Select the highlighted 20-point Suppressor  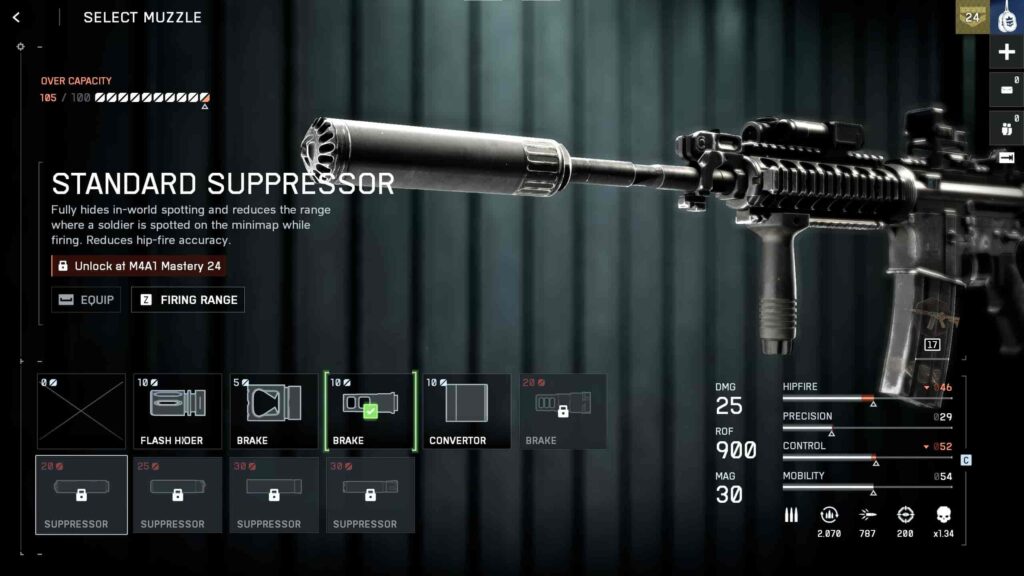coord(82,494)
